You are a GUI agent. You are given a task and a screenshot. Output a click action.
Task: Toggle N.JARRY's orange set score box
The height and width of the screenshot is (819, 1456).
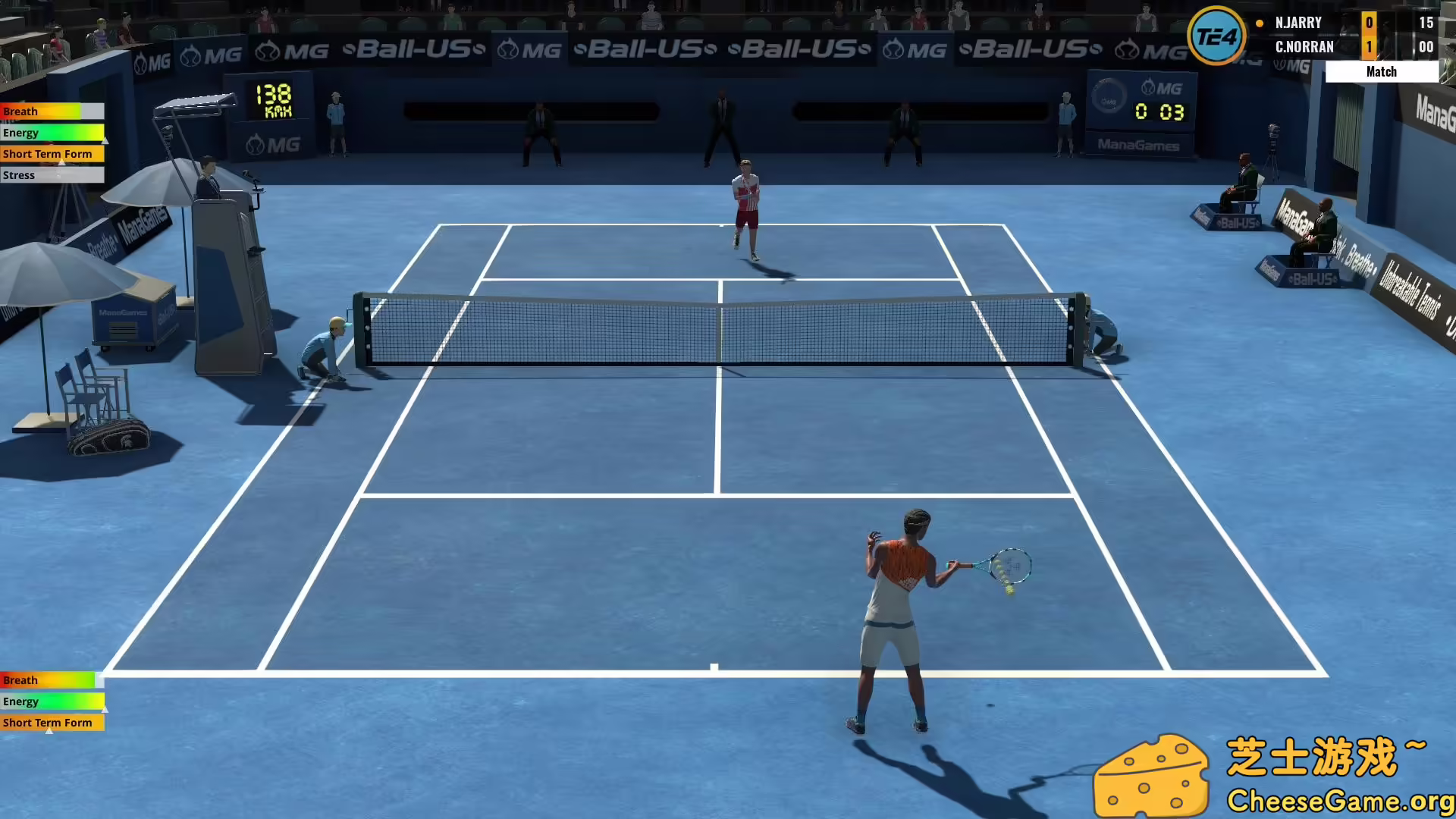click(1369, 23)
